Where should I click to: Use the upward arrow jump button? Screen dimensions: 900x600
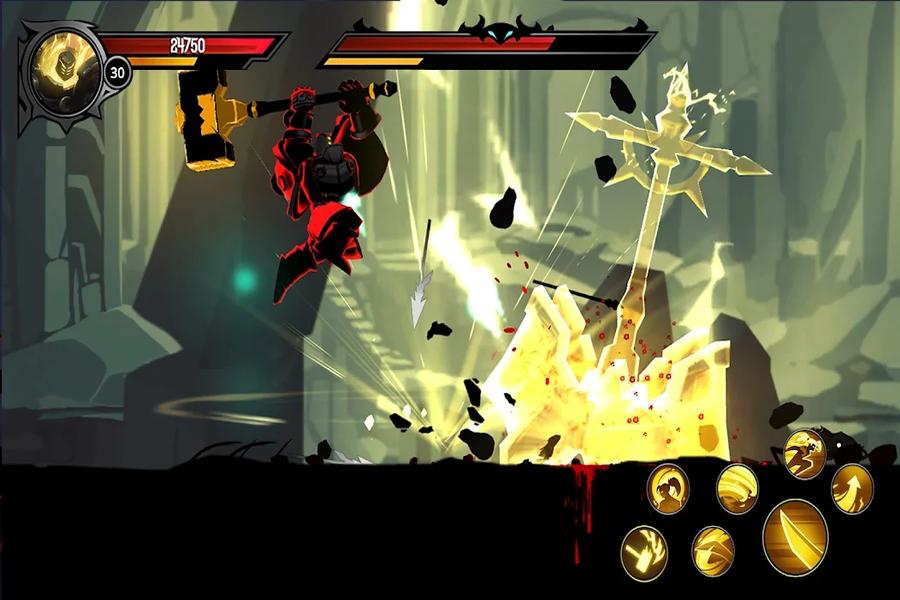tap(852, 488)
